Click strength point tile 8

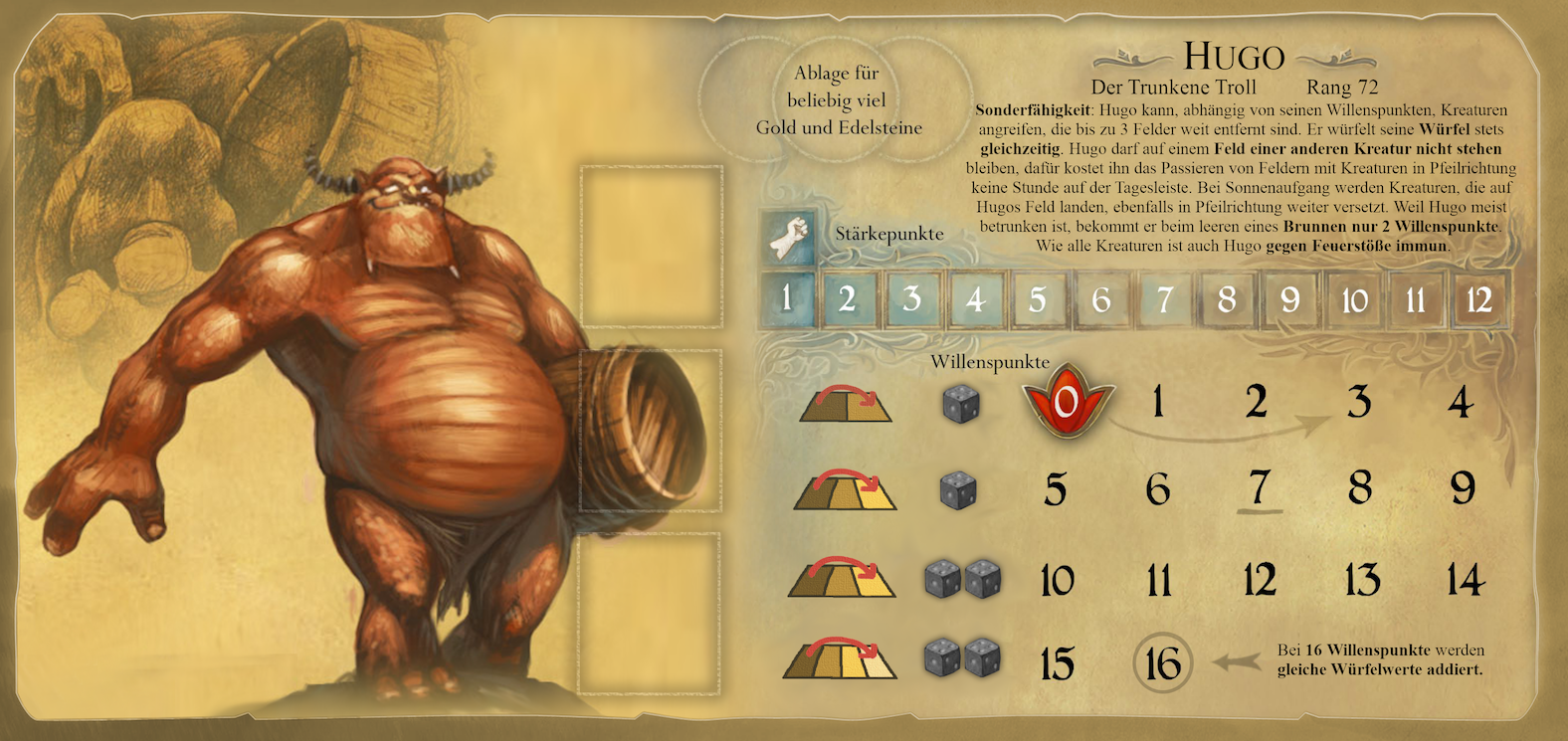(1226, 298)
